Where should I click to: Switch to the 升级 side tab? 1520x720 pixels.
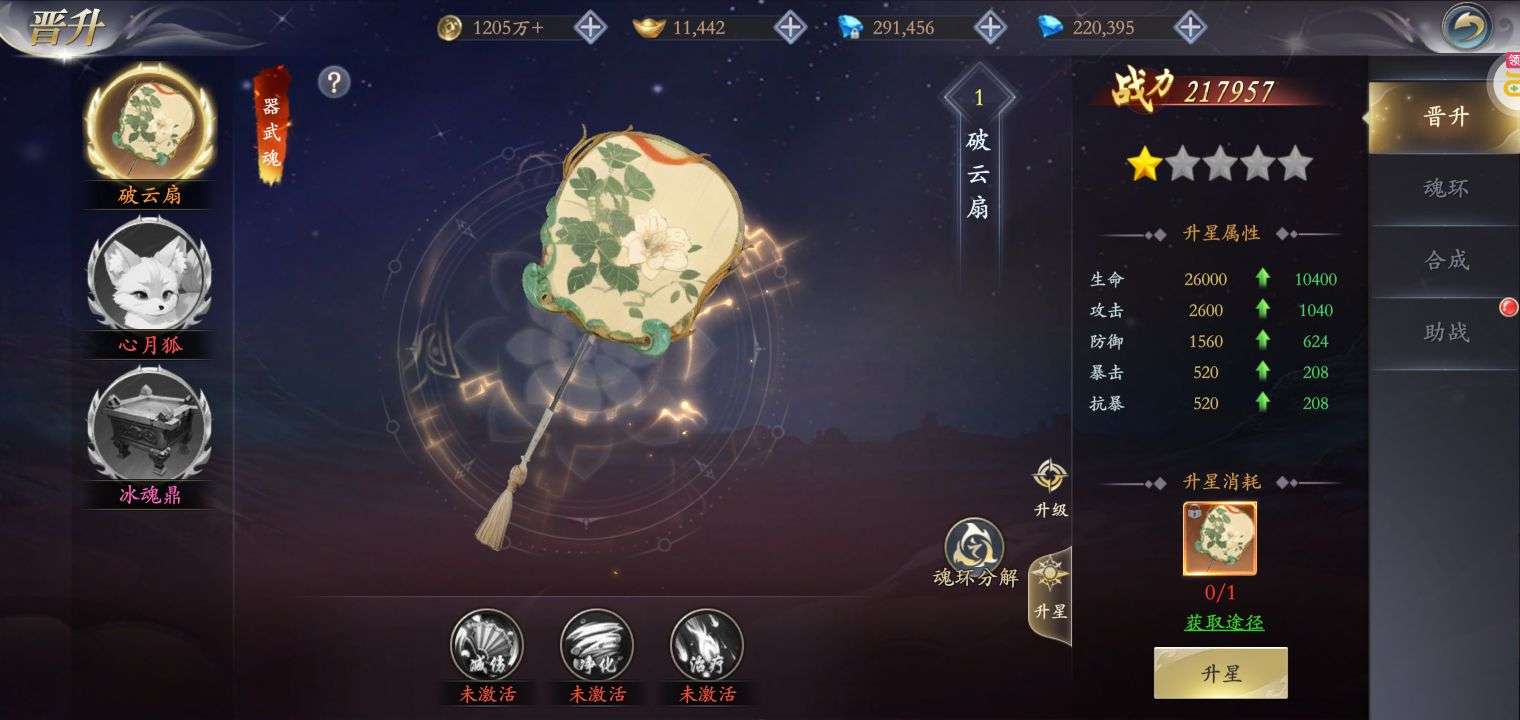tap(1050, 488)
